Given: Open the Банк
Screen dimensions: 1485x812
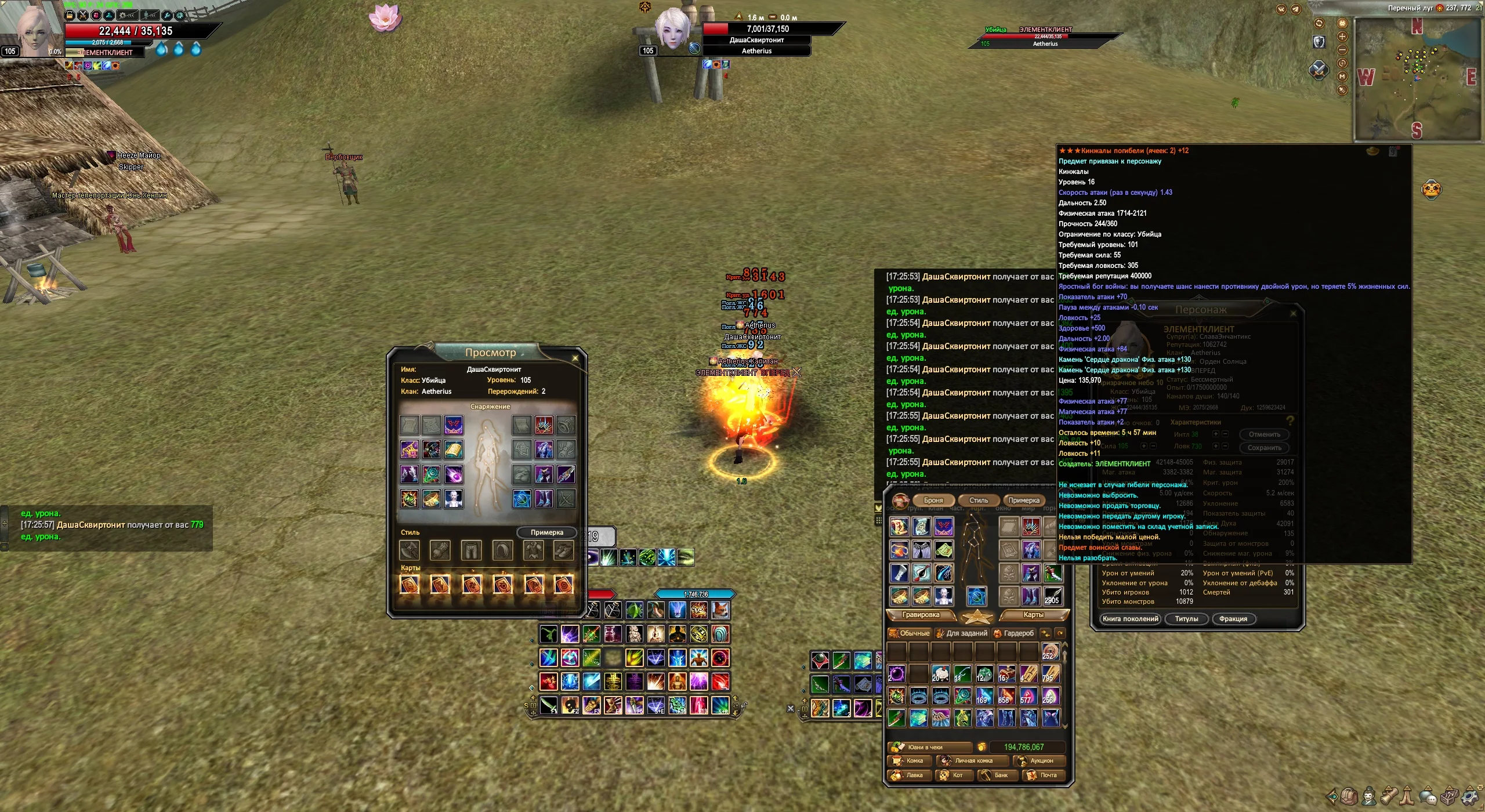Looking at the screenshot, I should (1000, 775).
